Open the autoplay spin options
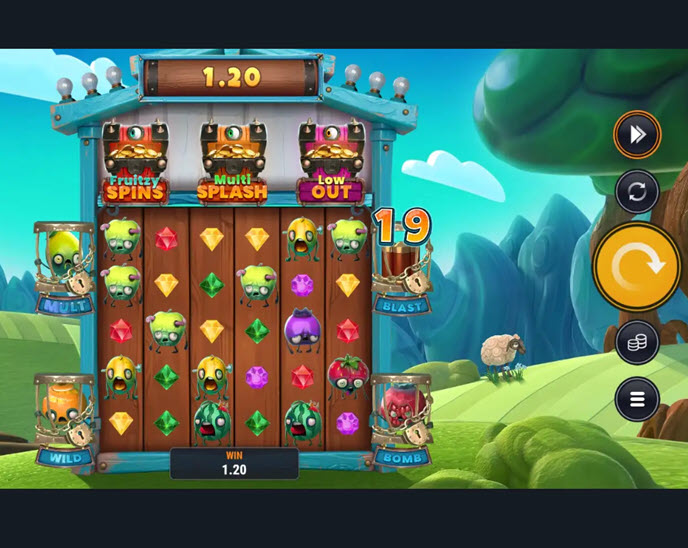Screen dimensions: 688x548 637,191
